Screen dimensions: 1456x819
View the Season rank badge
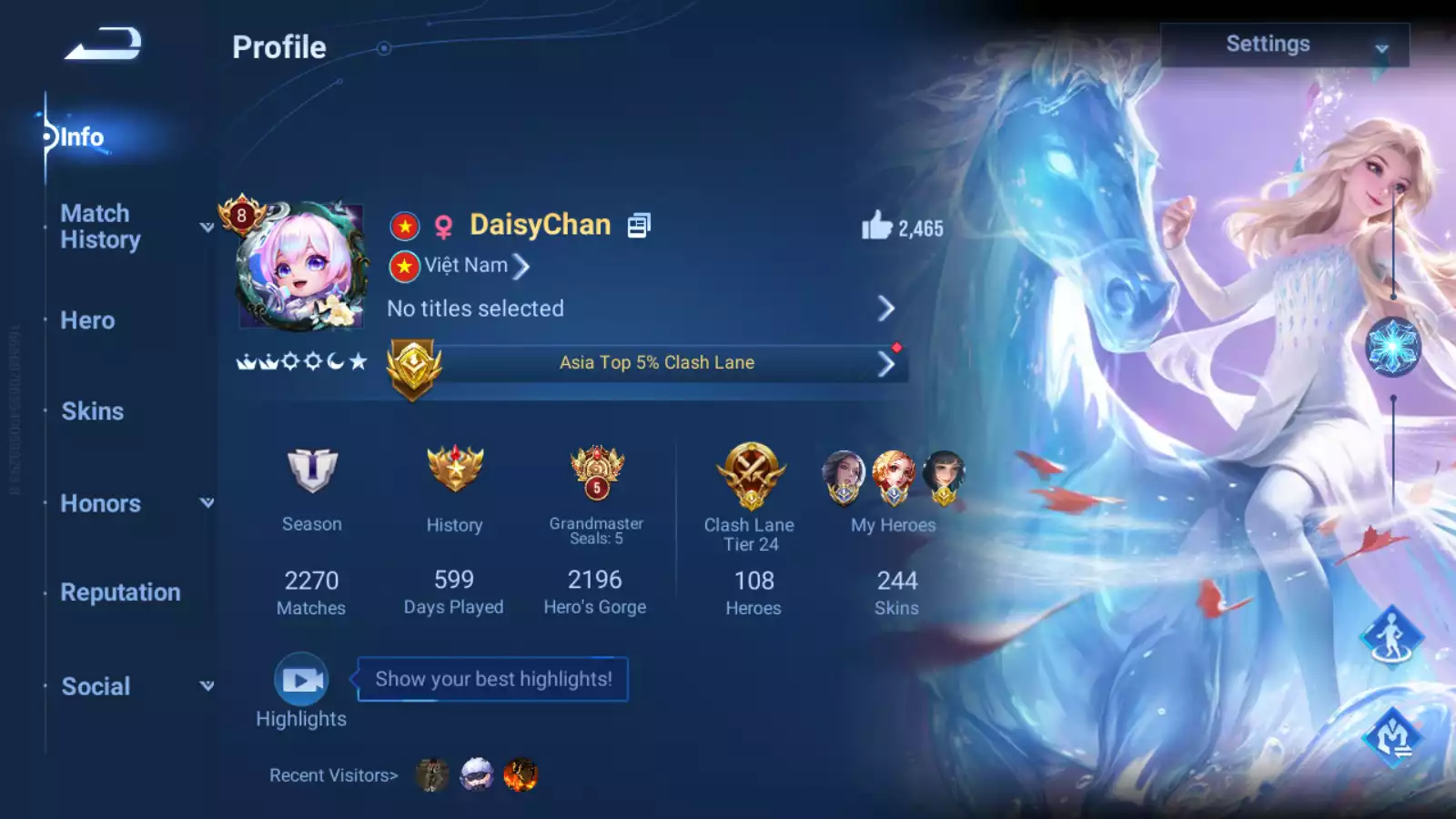[311, 471]
